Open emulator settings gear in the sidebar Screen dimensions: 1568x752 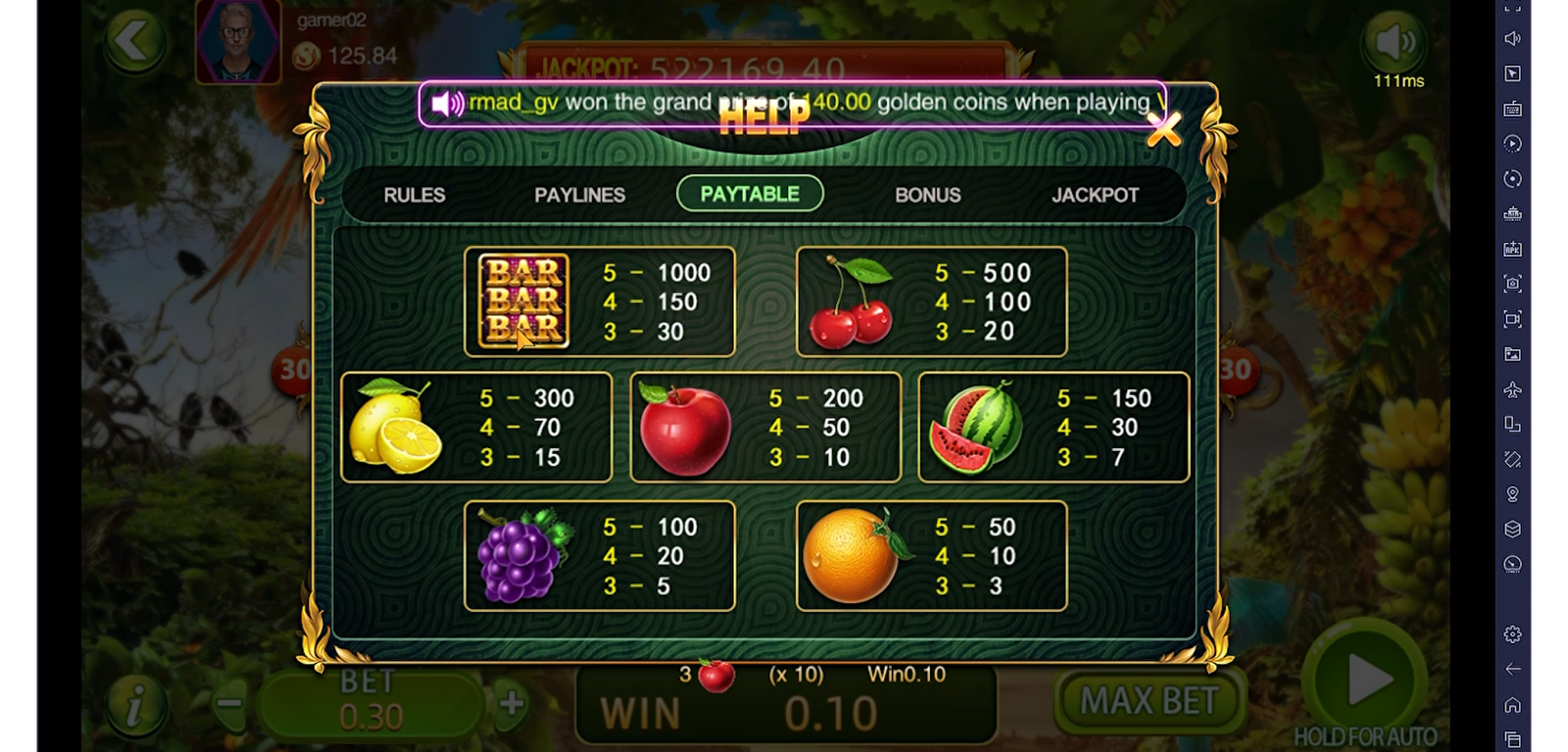coord(1513,634)
